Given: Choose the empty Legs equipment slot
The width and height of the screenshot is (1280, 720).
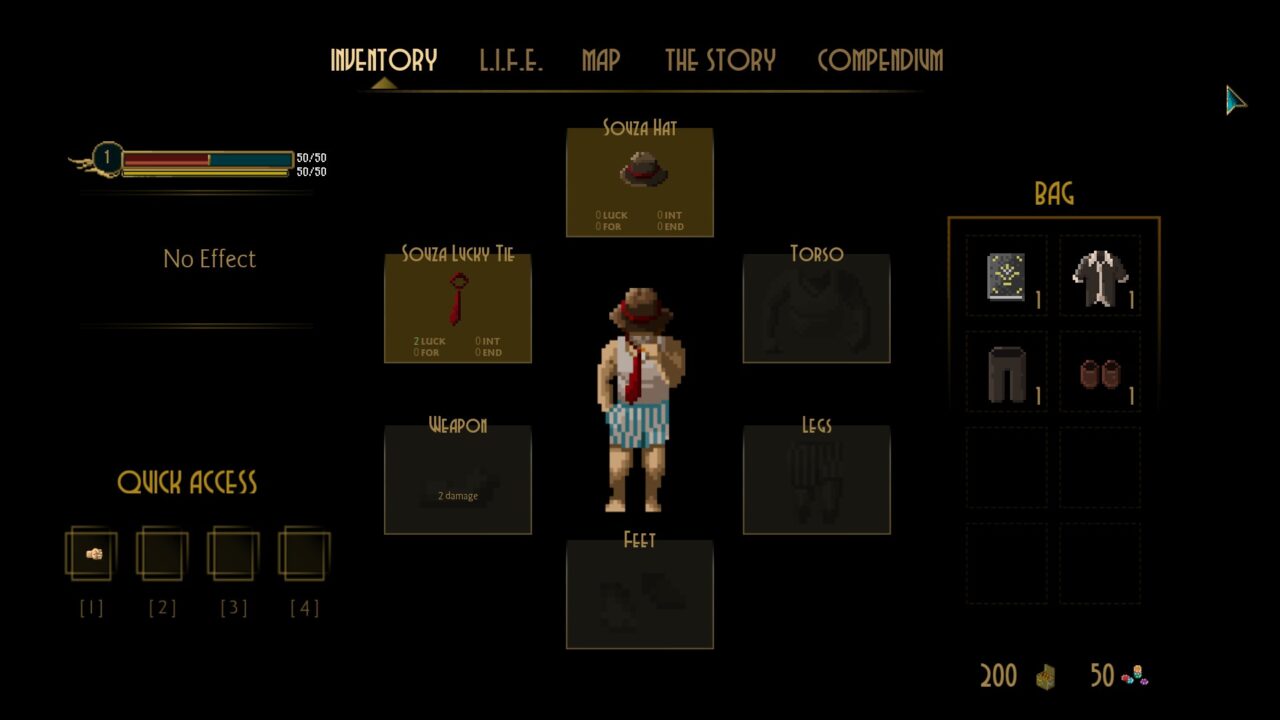Looking at the screenshot, I should [816, 480].
